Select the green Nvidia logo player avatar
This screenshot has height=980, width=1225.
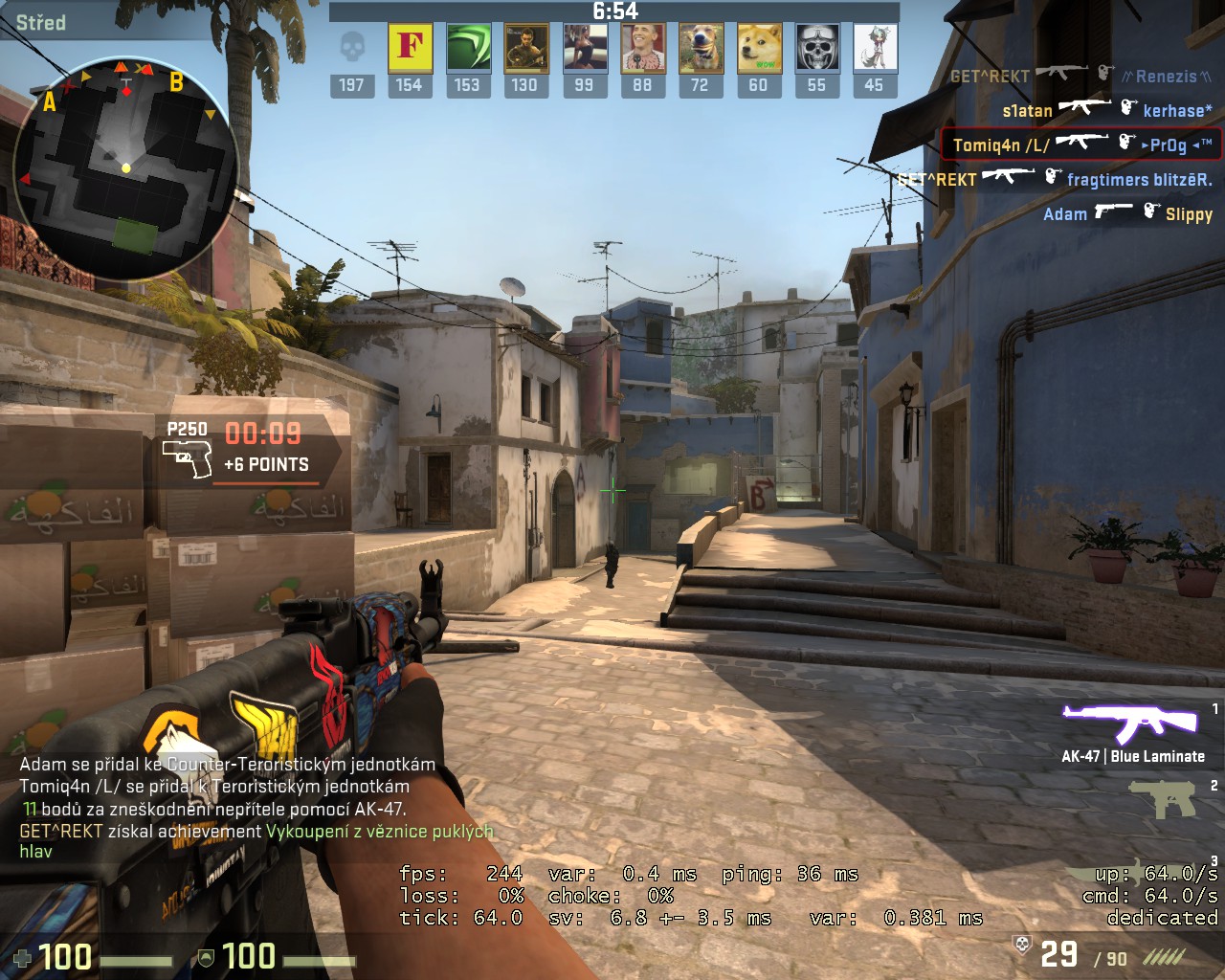(x=467, y=48)
